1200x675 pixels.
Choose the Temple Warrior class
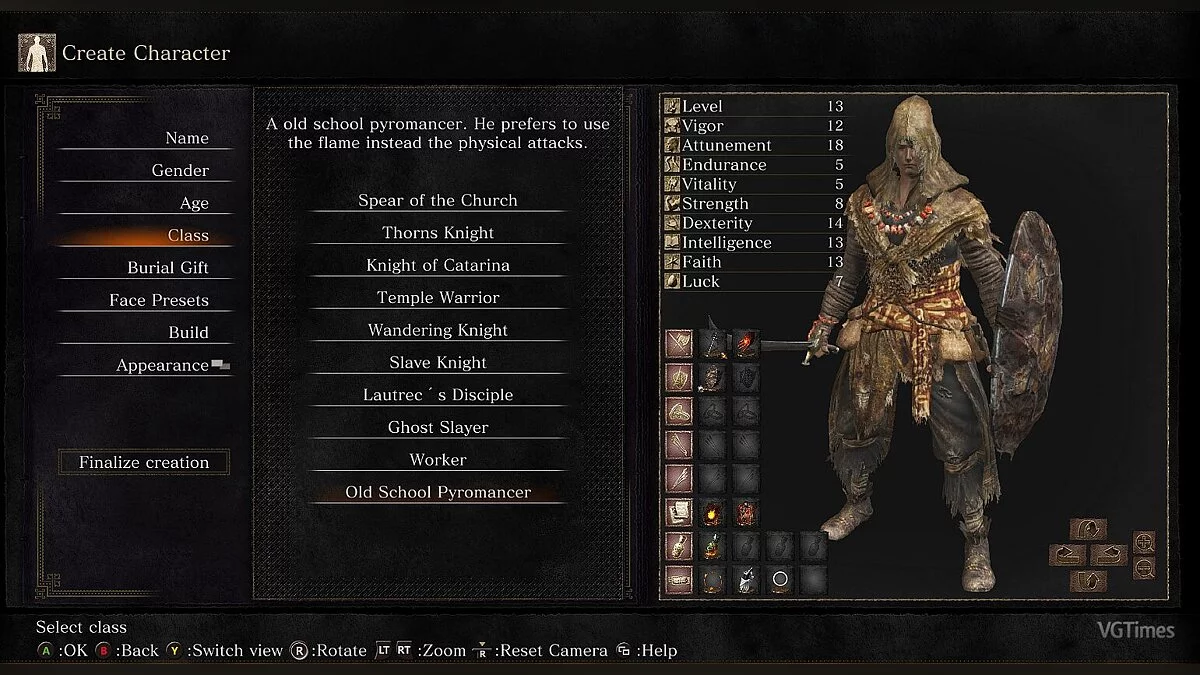pos(438,297)
